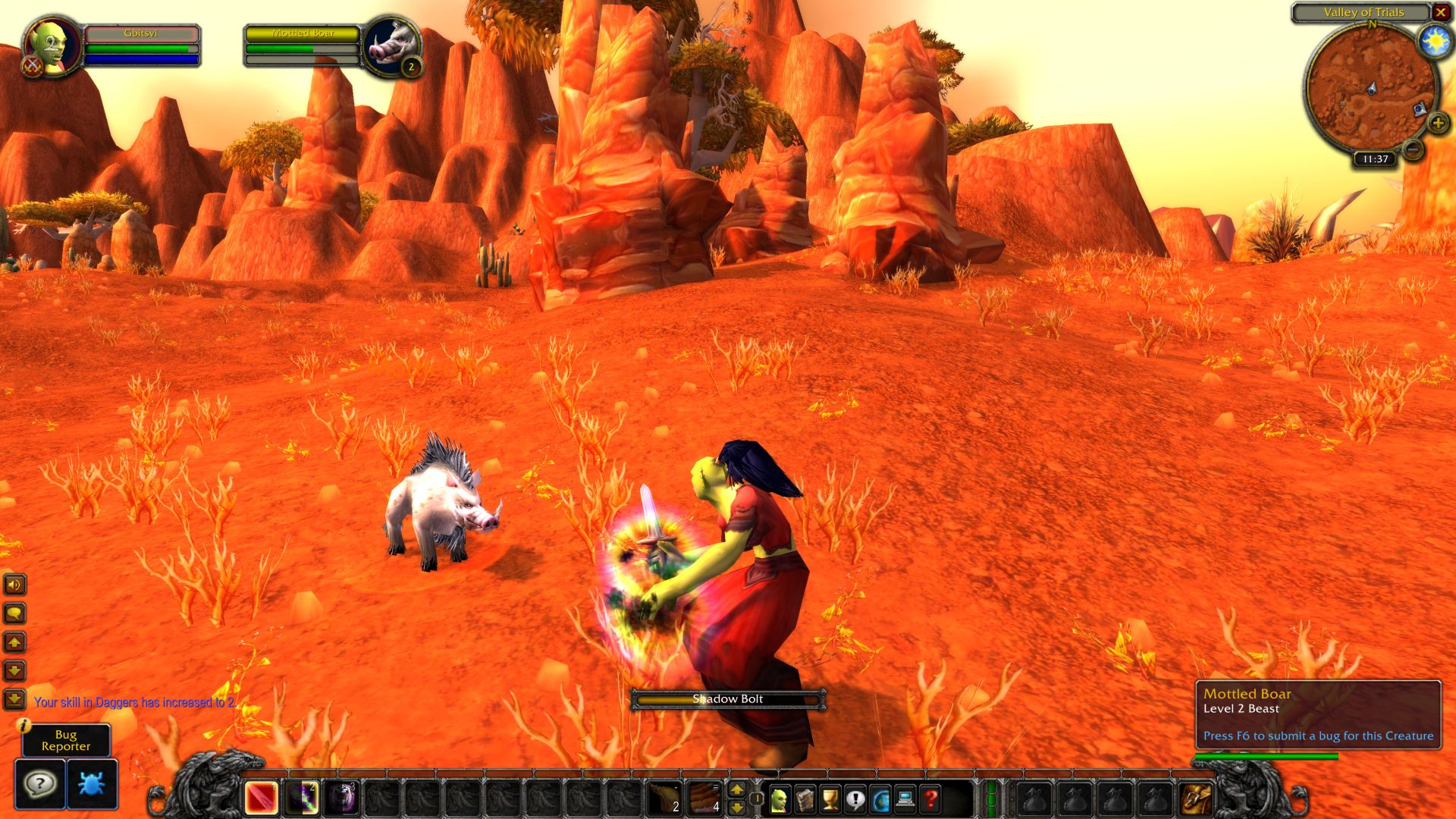The image size is (1456, 819).
Task: Click the sun day-night indicator
Action: (1435, 41)
